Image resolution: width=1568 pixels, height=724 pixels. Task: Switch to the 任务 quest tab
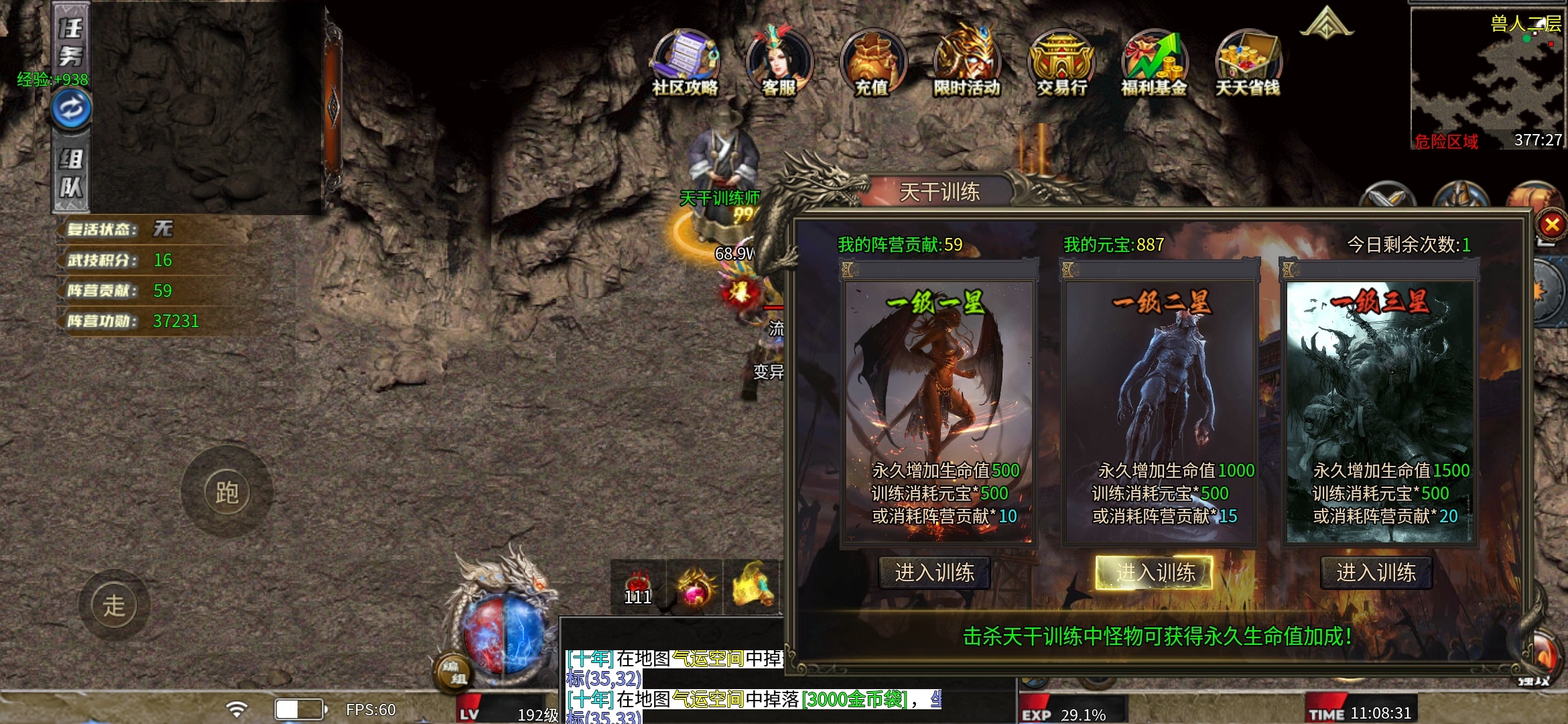pyautogui.click(x=71, y=42)
